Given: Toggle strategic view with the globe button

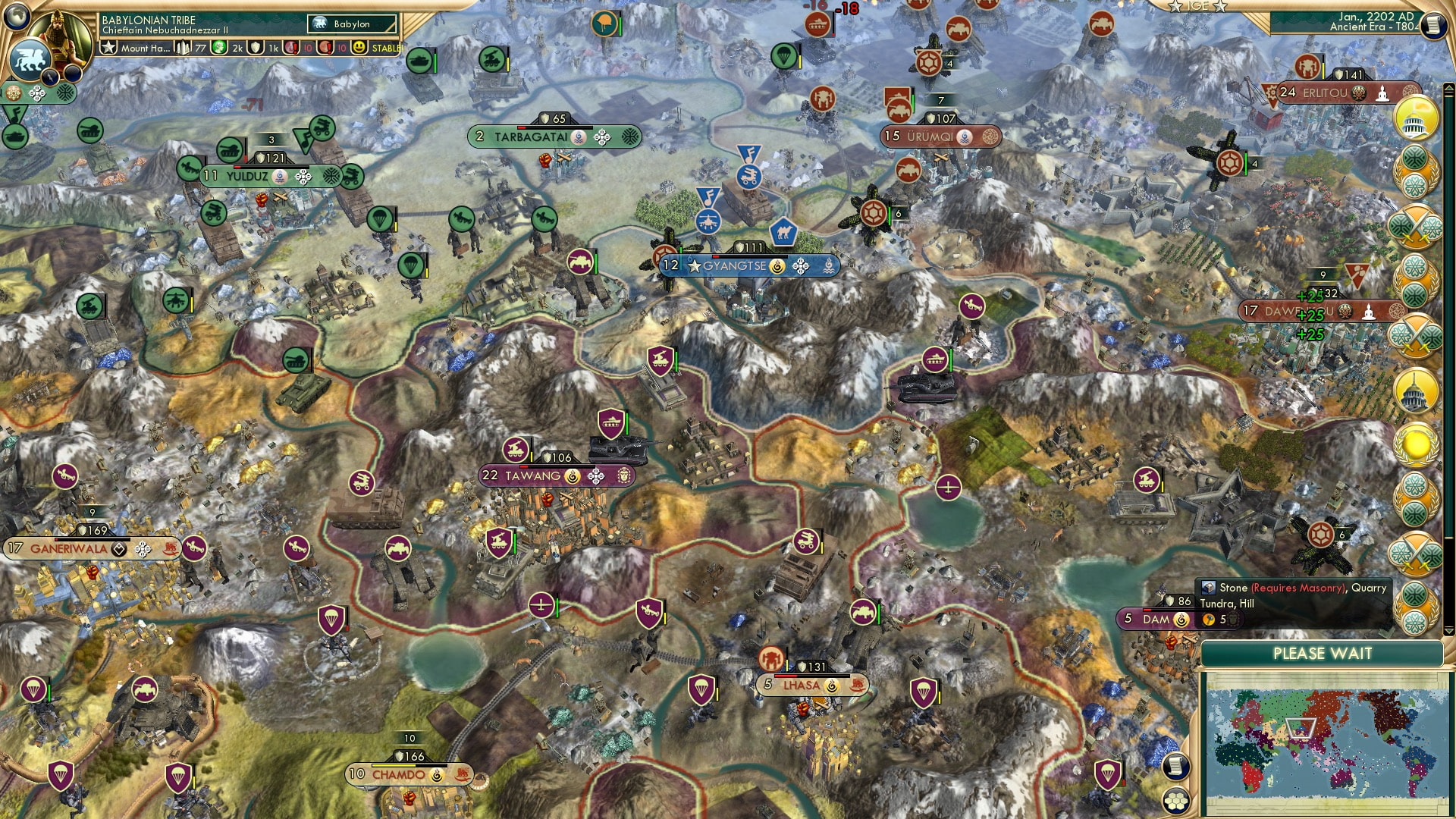Looking at the screenshot, I should pyautogui.click(x=15, y=18).
